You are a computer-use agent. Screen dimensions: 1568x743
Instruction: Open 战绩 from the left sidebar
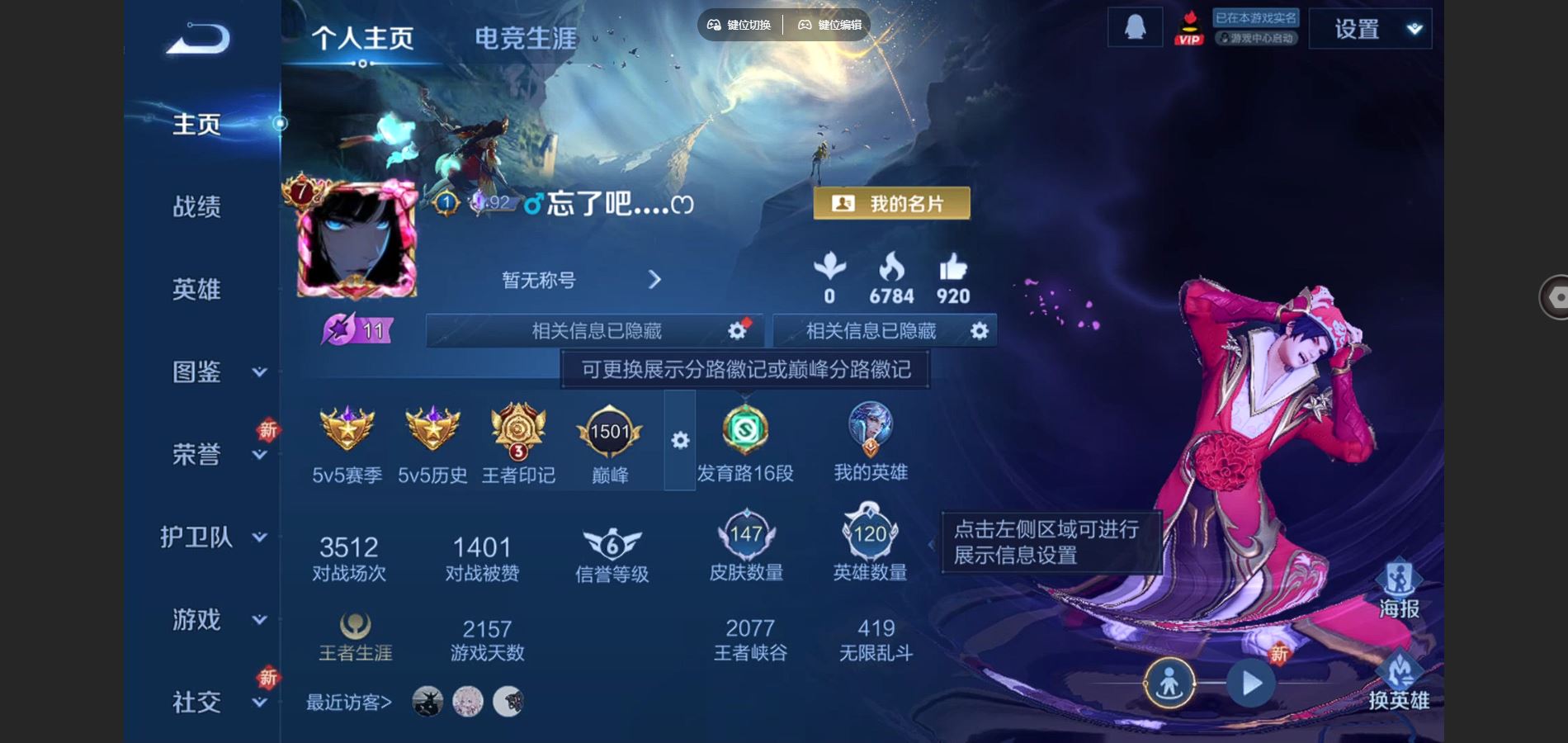click(x=198, y=207)
